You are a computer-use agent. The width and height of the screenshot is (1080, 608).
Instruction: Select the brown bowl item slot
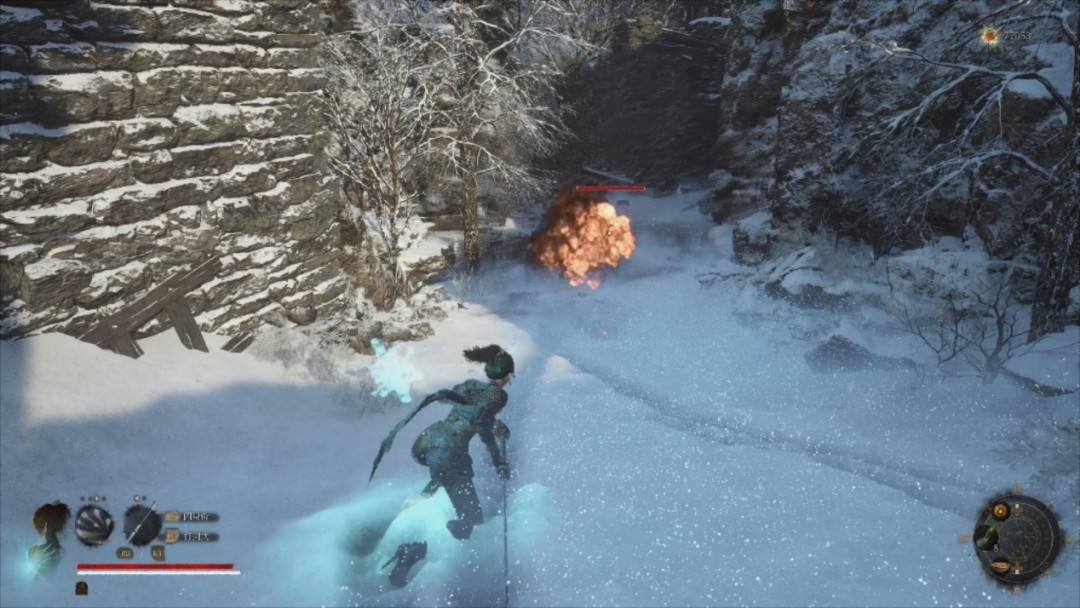click(1001, 567)
